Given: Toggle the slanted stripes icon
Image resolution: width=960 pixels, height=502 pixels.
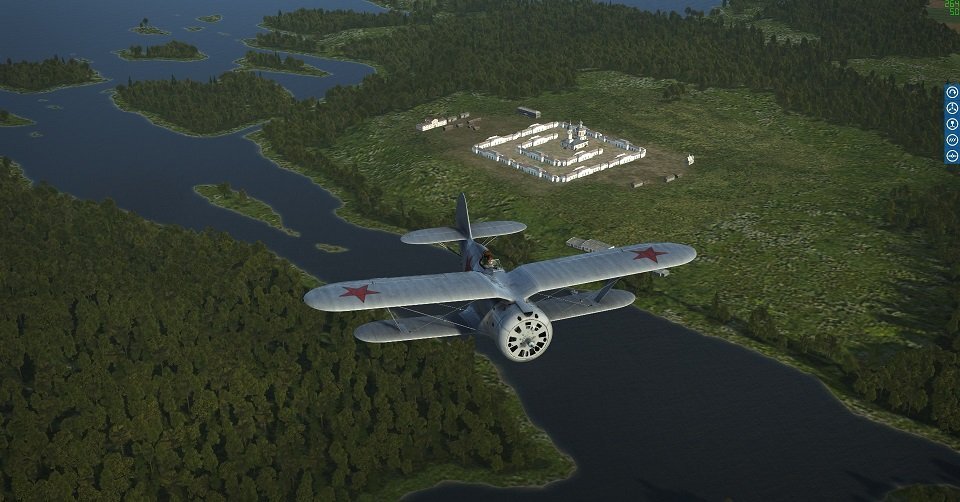Looking at the screenshot, I should tap(952, 140).
